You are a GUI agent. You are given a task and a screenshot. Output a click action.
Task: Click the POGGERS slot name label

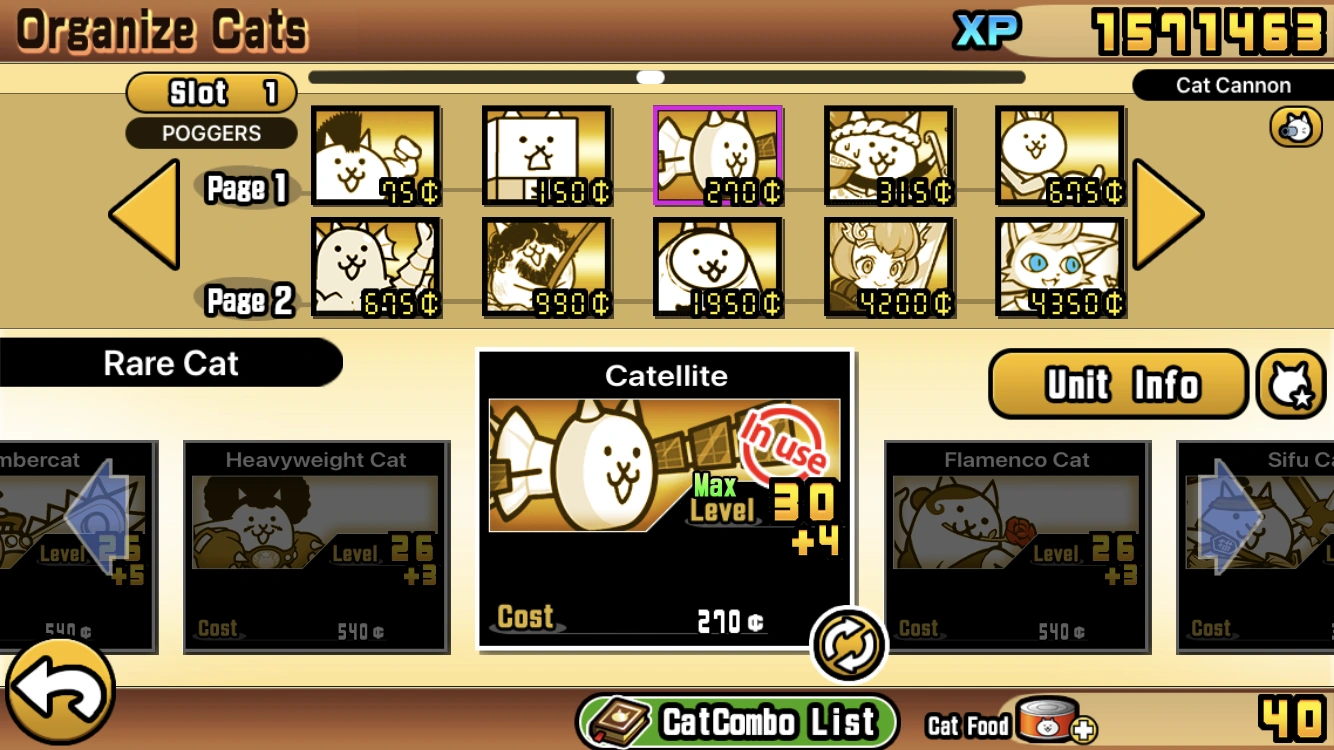(210, 133)
